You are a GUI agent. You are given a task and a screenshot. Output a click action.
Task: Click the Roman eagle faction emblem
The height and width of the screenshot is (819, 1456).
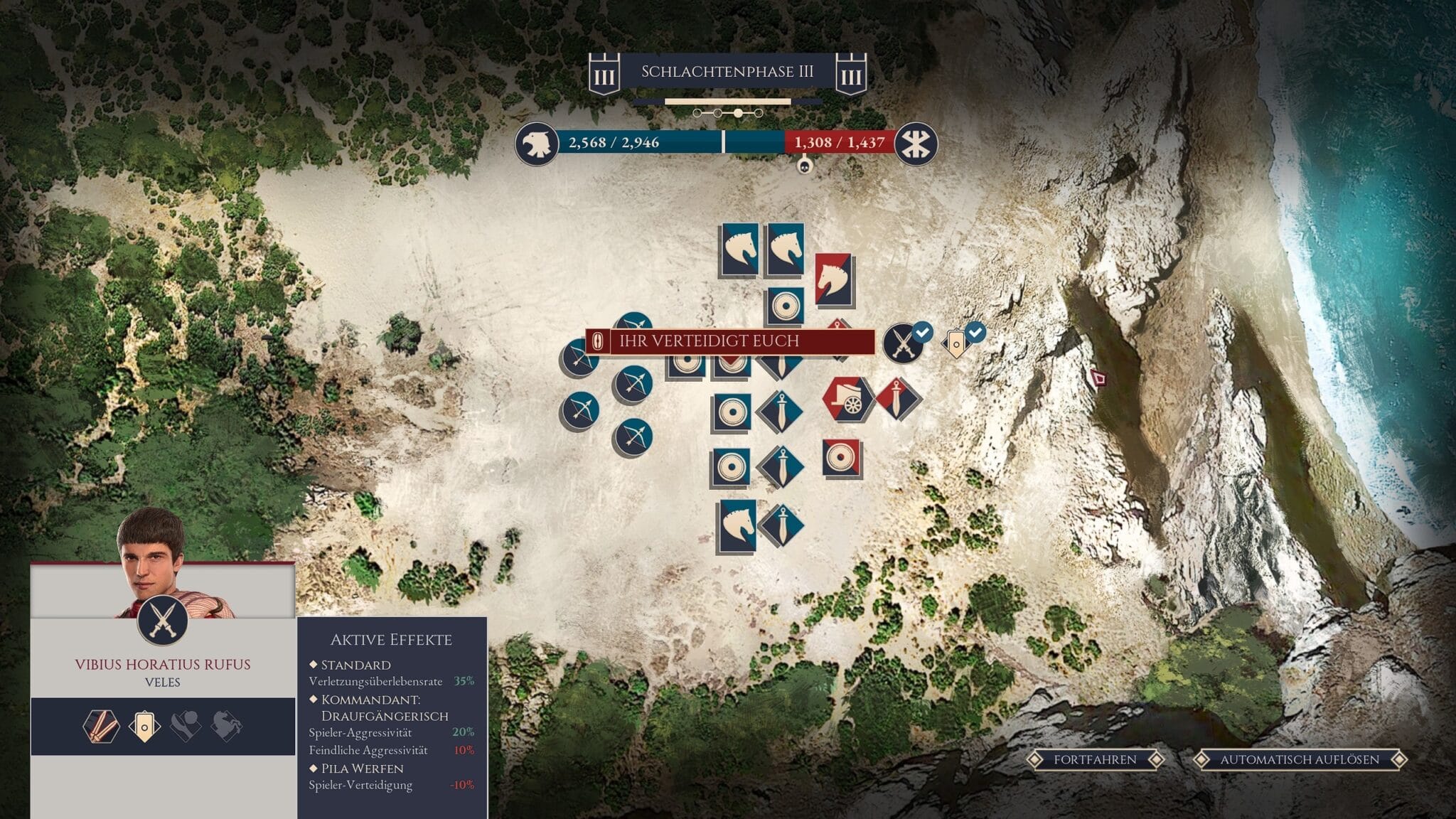(x=536, y=143)
